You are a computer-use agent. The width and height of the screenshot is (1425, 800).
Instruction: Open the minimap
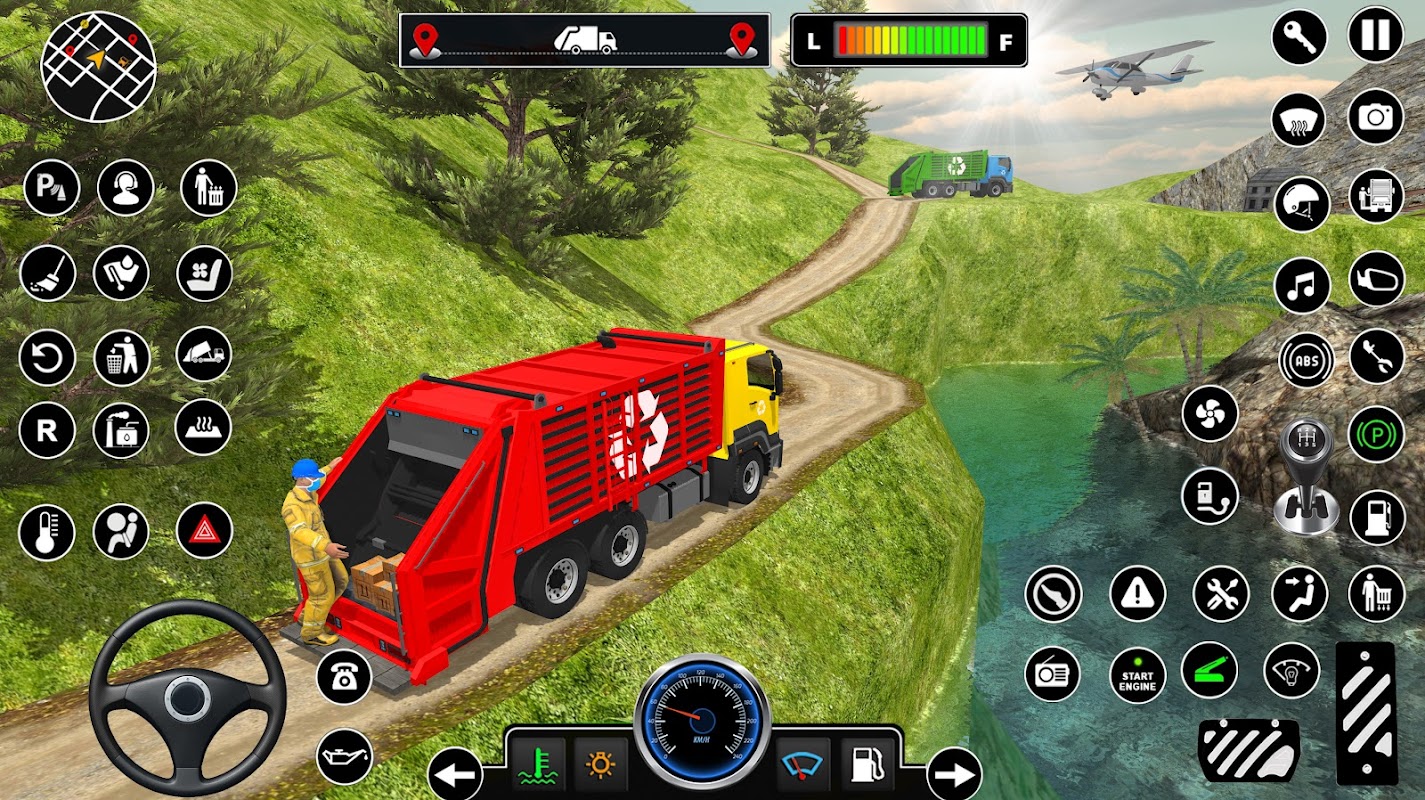point(98,66)
